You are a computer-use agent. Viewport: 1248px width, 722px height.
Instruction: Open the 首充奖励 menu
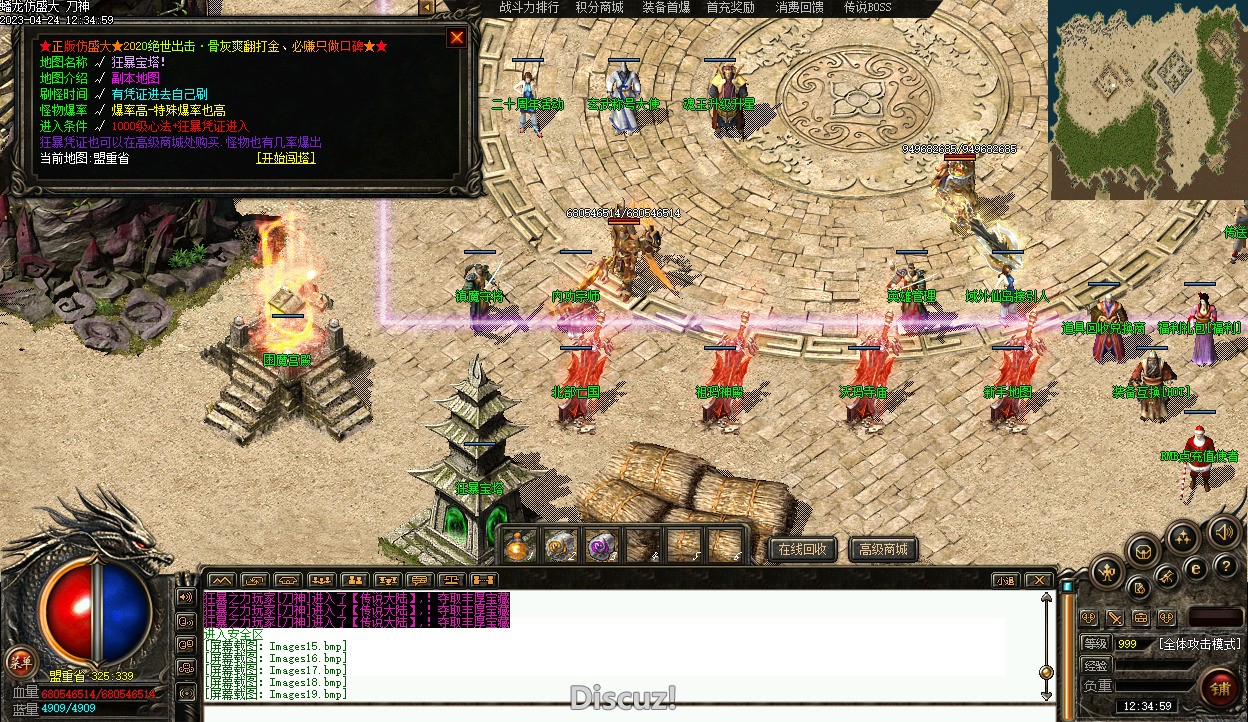[x=731, y=8]
